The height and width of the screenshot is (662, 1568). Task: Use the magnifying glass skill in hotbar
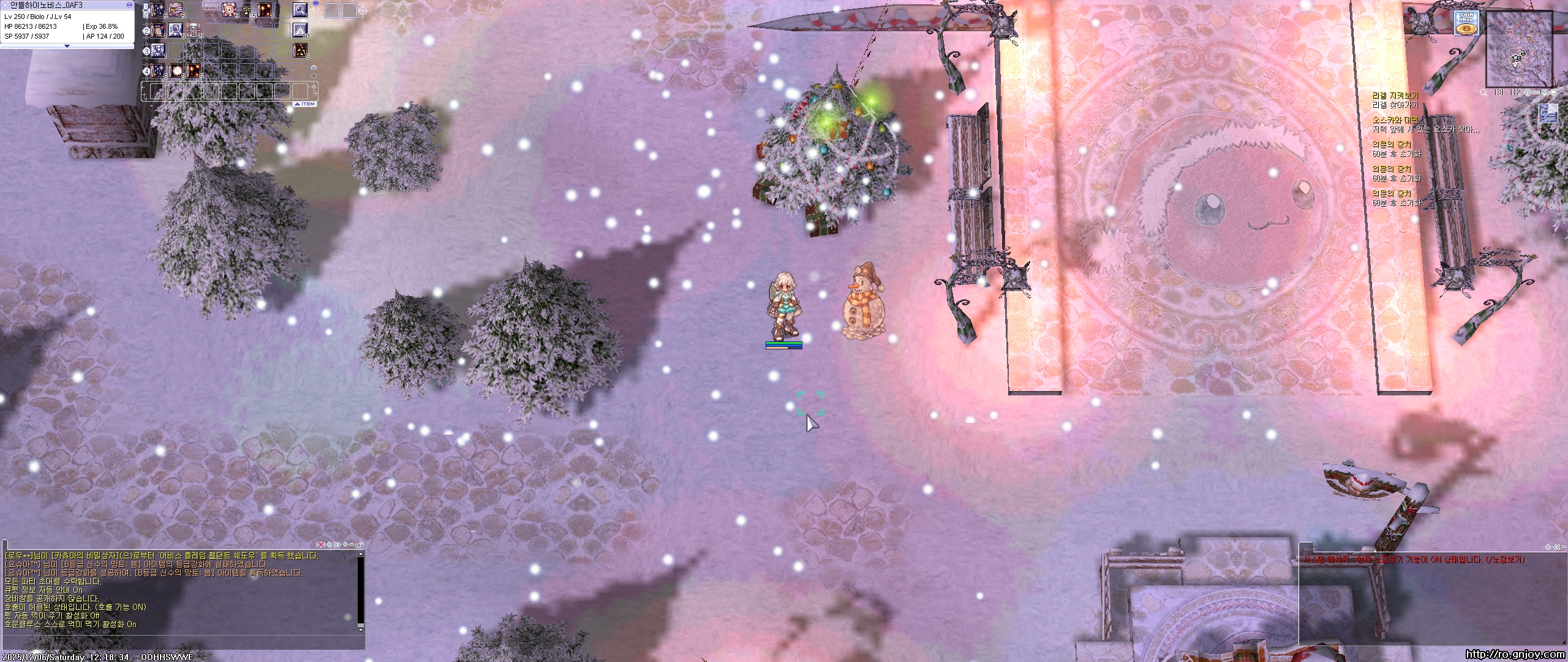300,9
